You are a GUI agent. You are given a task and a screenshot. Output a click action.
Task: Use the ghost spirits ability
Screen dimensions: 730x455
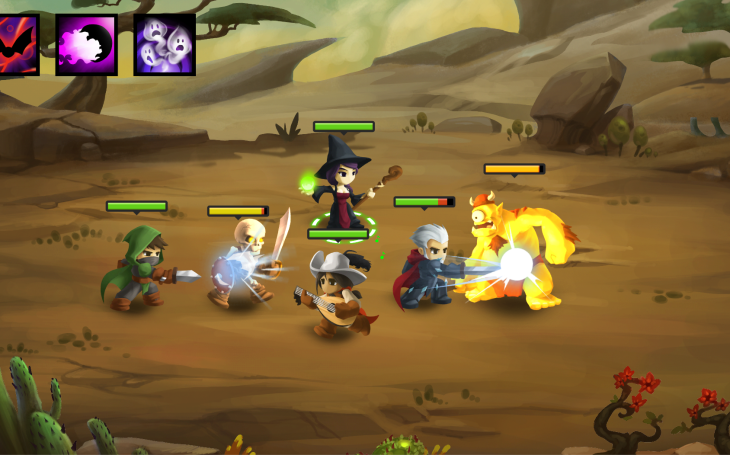click(164, 45)
